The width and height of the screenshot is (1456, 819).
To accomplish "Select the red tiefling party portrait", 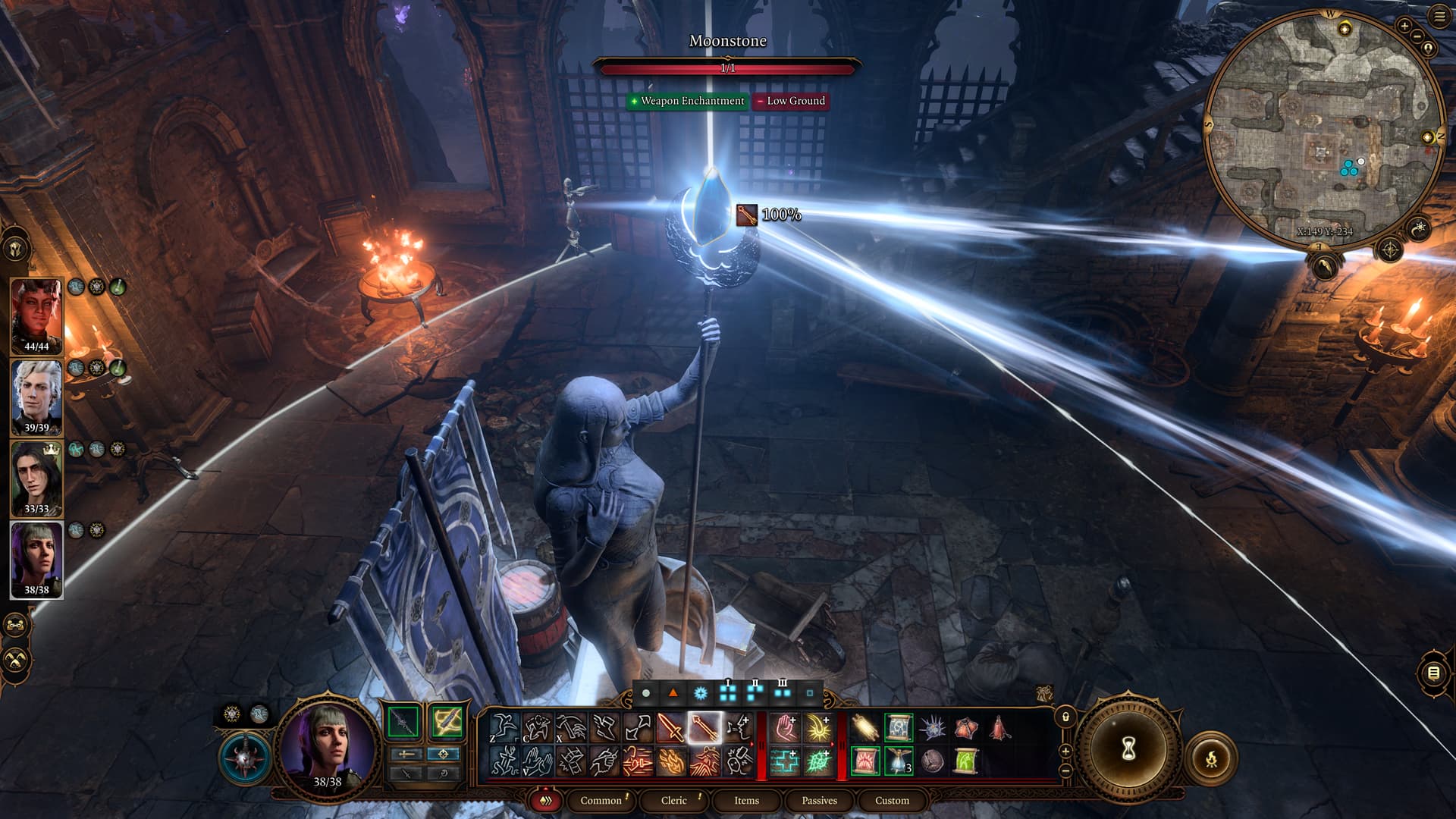I will tap(36, 315).
